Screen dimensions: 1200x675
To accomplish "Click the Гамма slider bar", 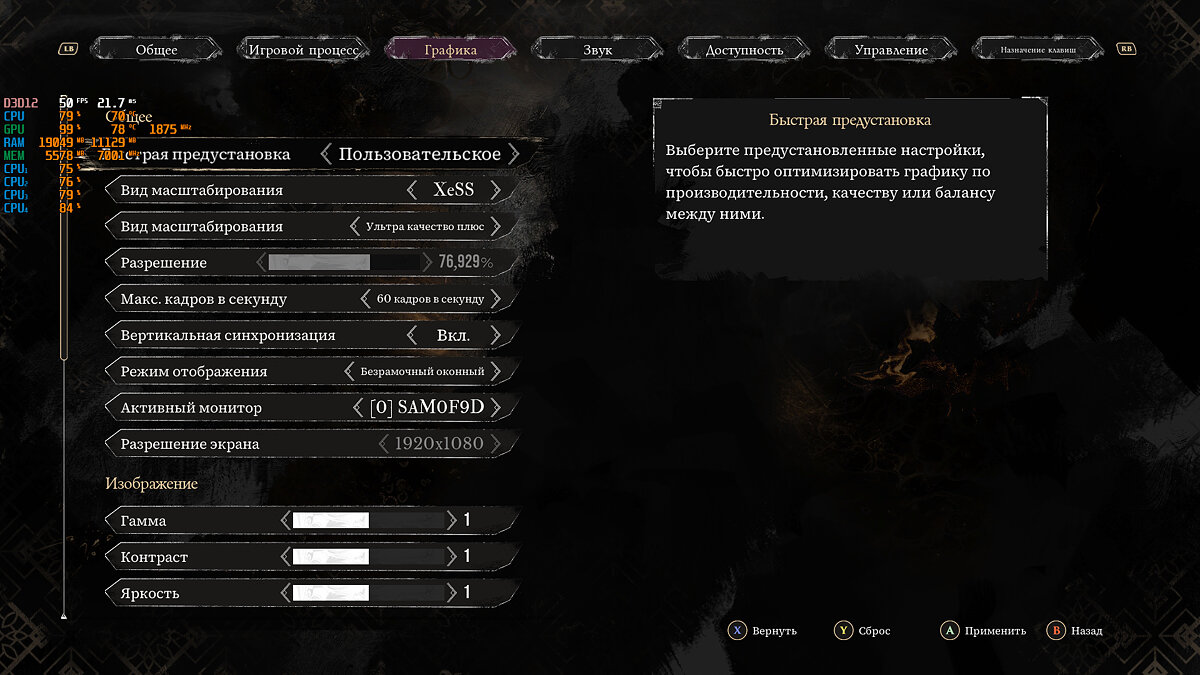I will point(367,521).
